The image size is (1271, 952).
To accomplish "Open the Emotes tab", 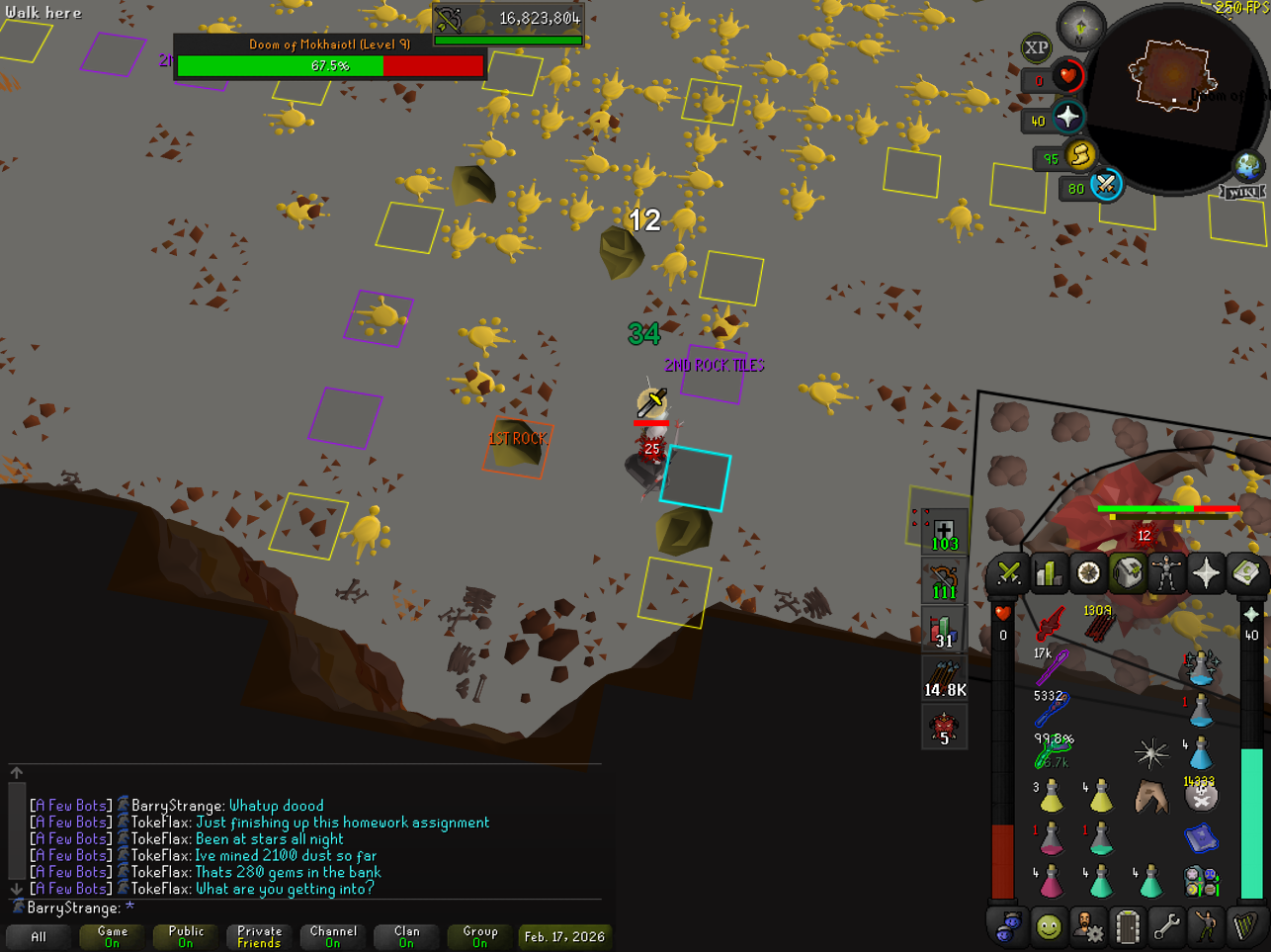I will (x=1206, y=927).
